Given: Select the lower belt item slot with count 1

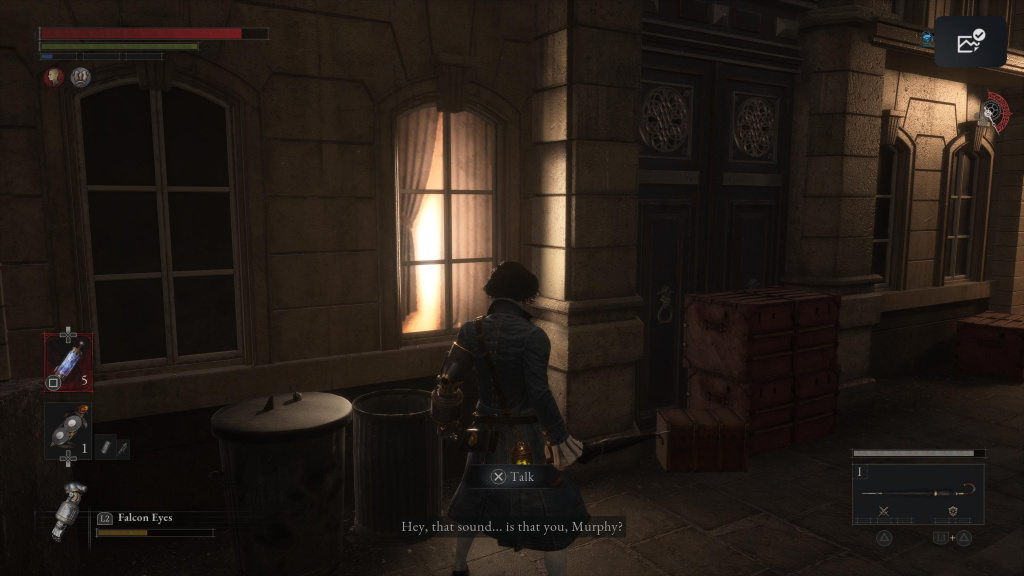Looking at the screenshot, I should pos(68,431).
